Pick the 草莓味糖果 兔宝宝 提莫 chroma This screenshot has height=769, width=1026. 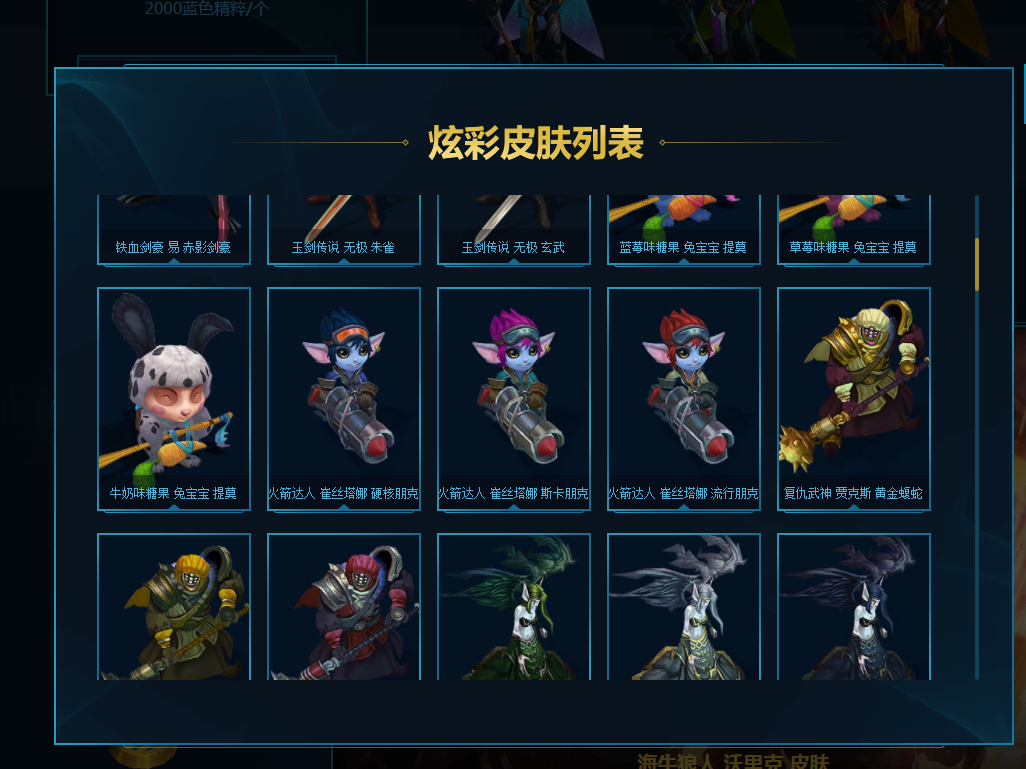coord(853,230)
